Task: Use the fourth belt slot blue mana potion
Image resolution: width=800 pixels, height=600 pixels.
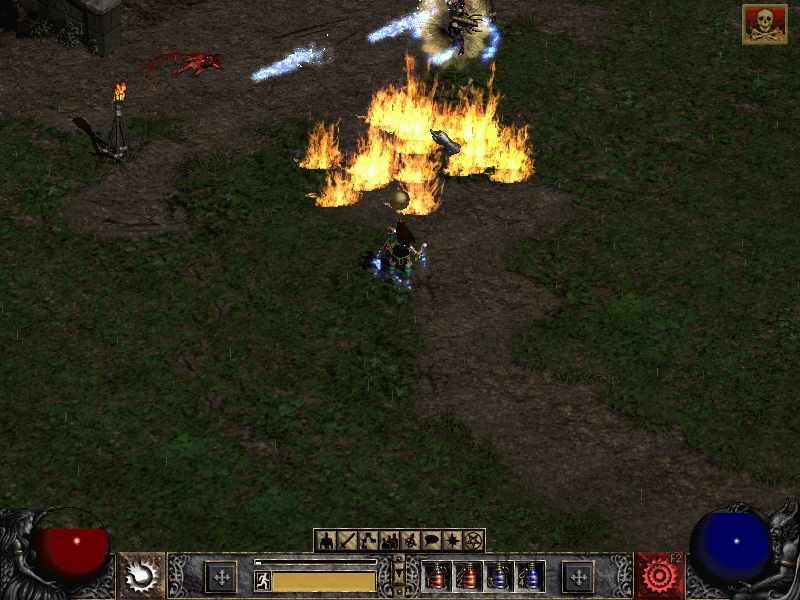Action: tap(530, 576)
